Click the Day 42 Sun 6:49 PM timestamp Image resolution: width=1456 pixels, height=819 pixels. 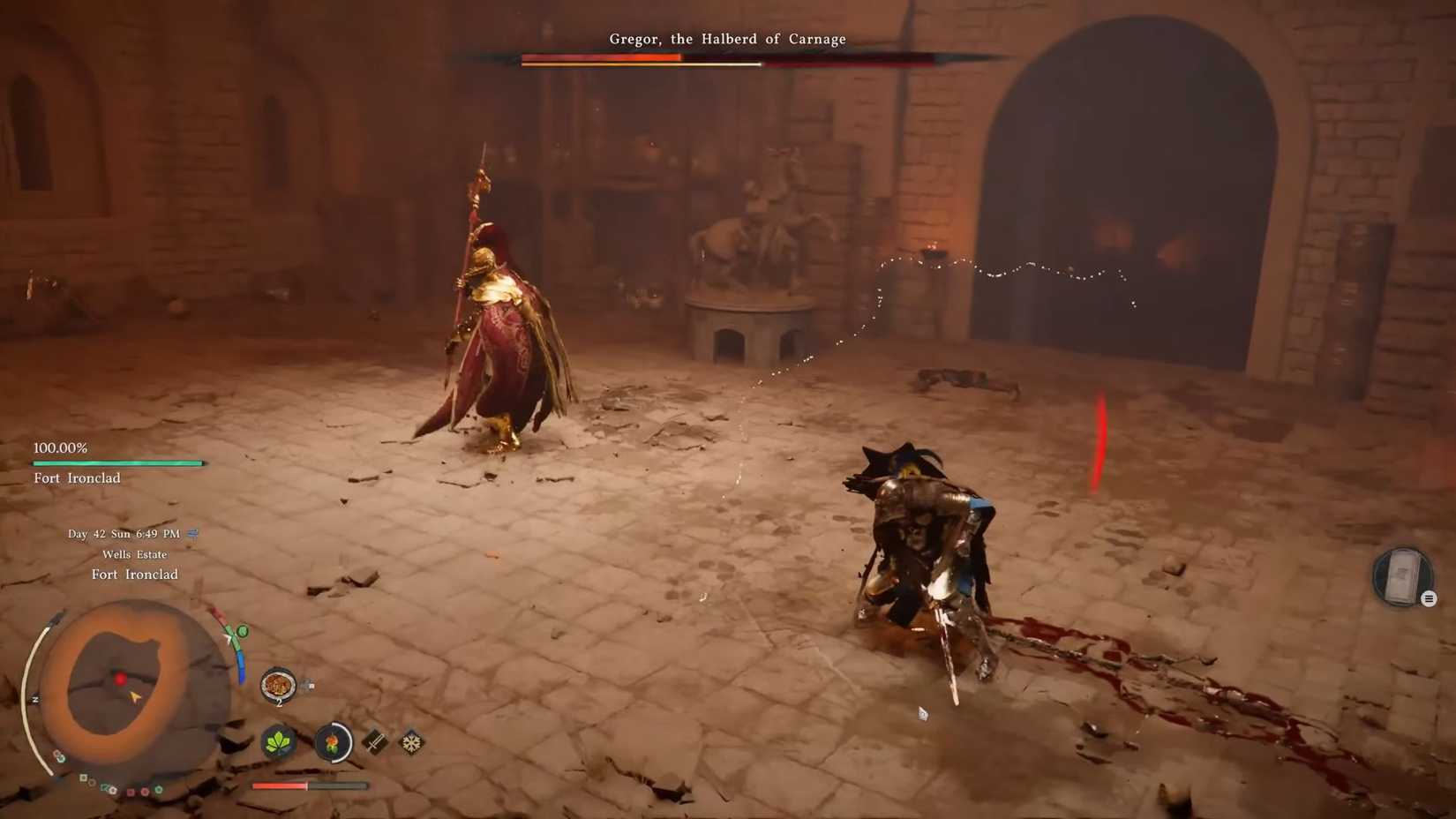[x=124, y=534]
